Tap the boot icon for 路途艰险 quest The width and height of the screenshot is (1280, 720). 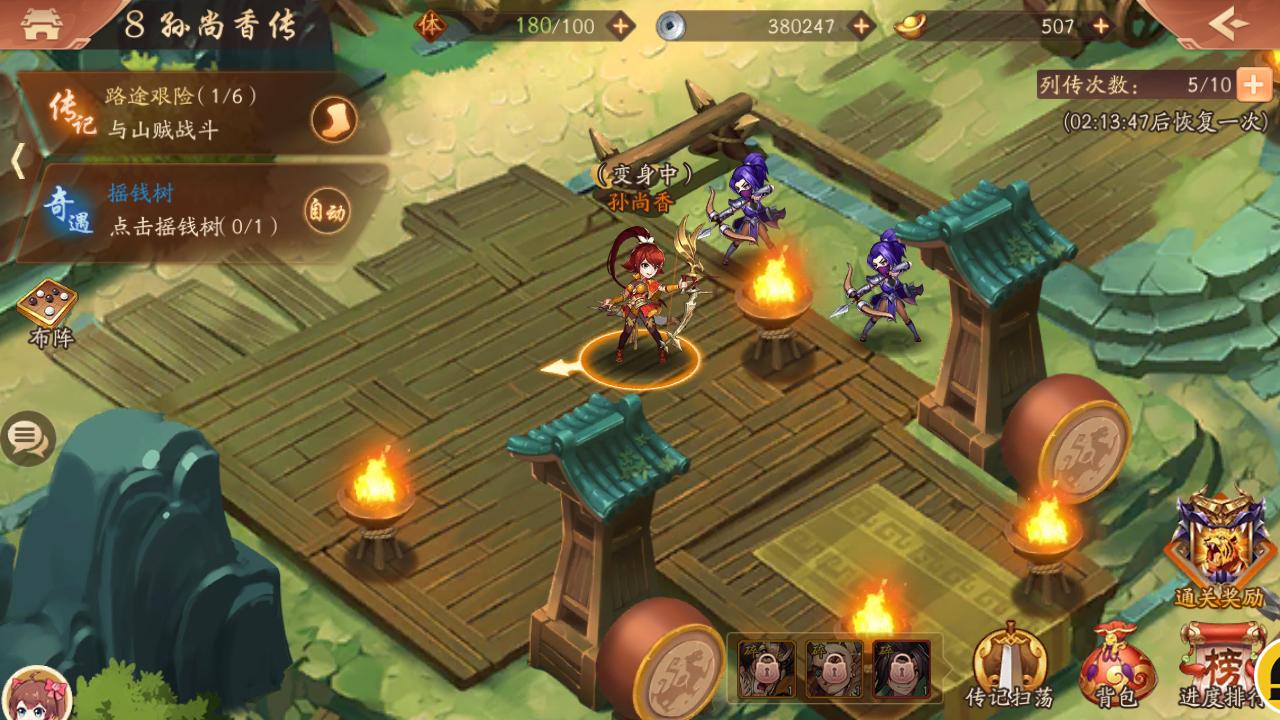pos(333,120)
